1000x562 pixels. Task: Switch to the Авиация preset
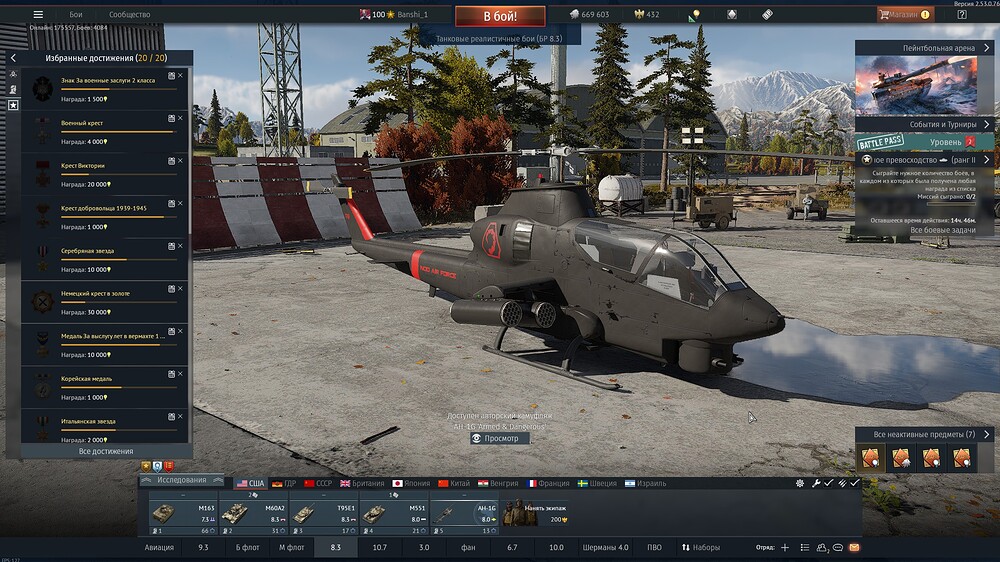click(x=159, y=548)
